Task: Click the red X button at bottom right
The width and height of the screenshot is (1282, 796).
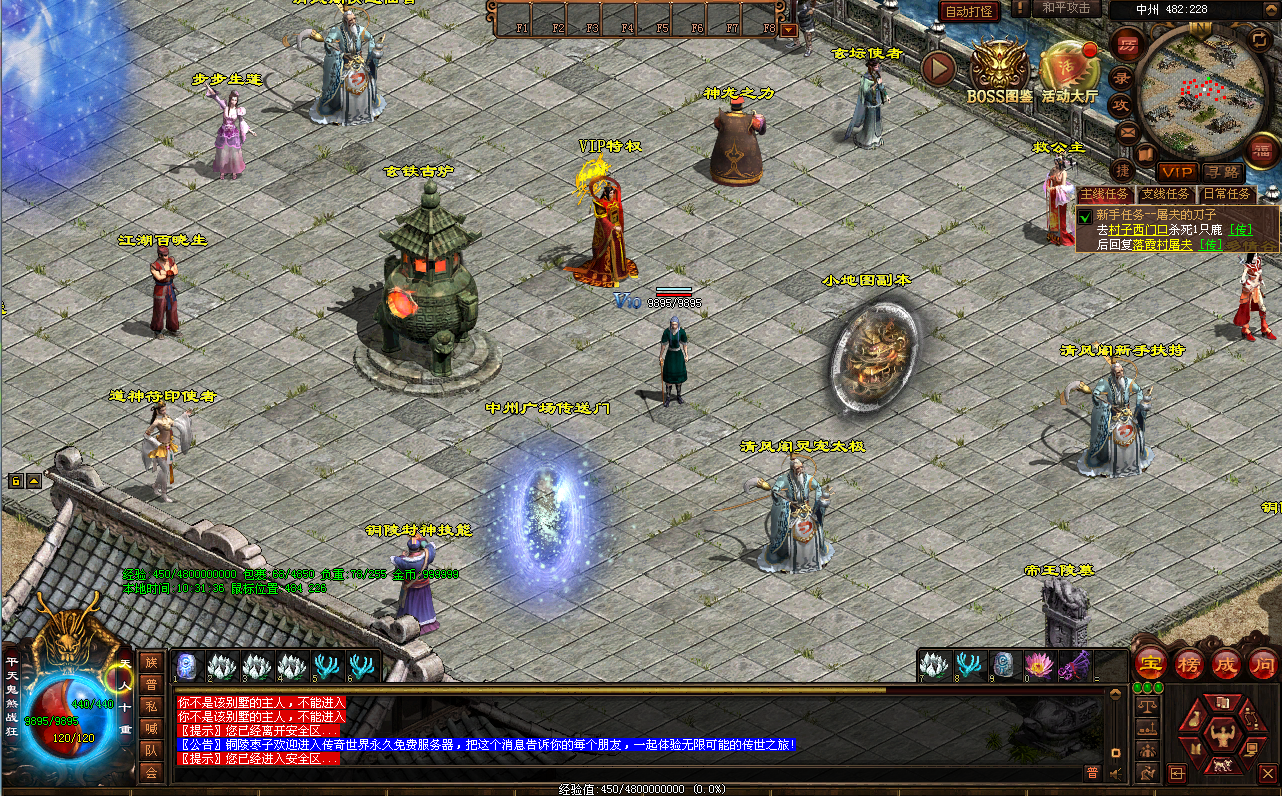Action: [x=1267, y=773]
